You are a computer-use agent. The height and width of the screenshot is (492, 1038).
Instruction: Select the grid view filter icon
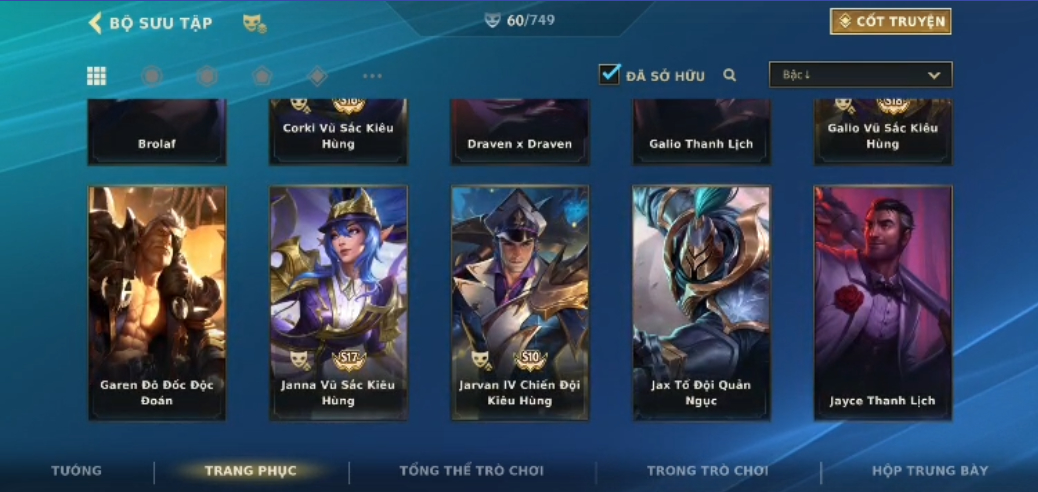[97, 76]
